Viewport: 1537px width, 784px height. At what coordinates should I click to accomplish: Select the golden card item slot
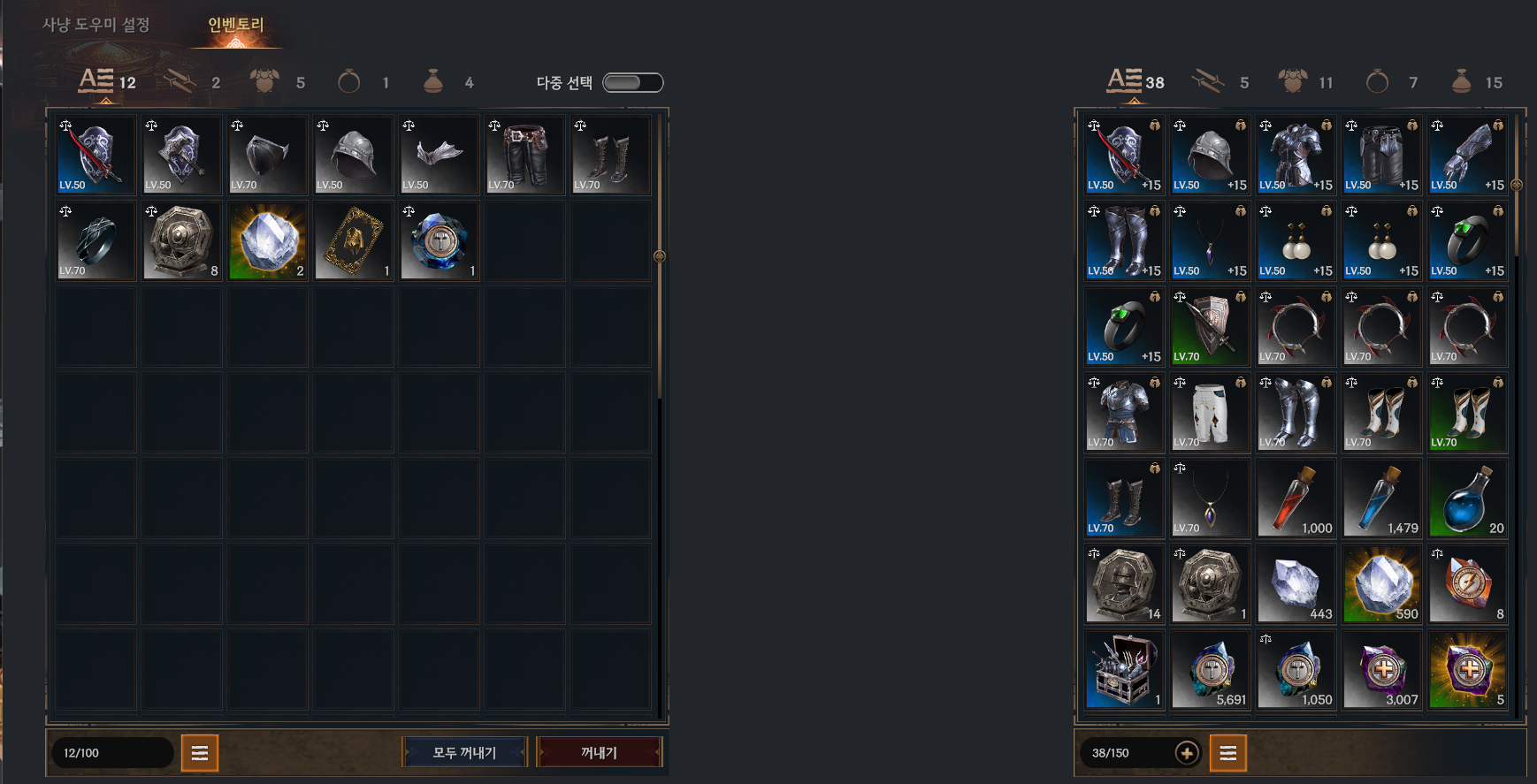(x=354, y=240)
